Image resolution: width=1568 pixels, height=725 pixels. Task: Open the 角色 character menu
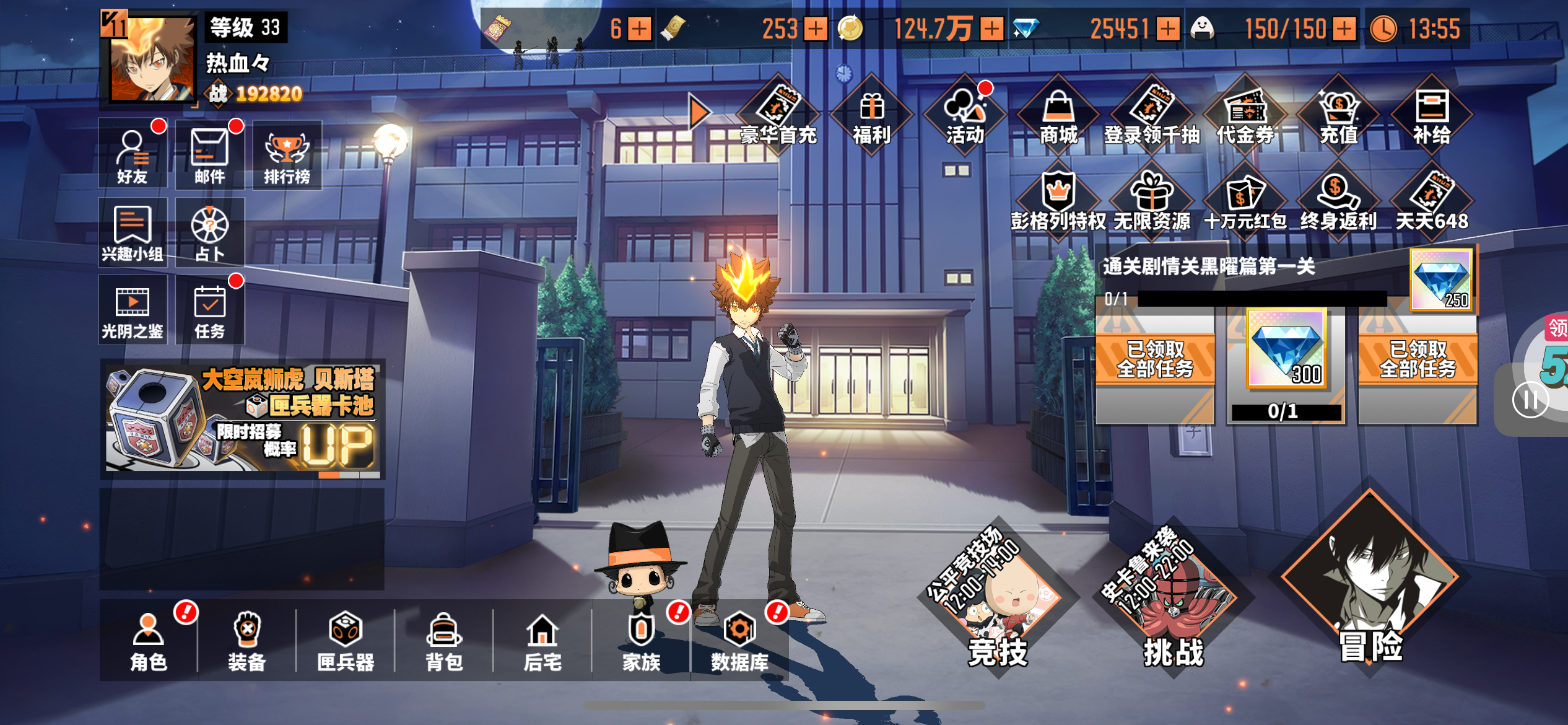(x=149, y=641)
